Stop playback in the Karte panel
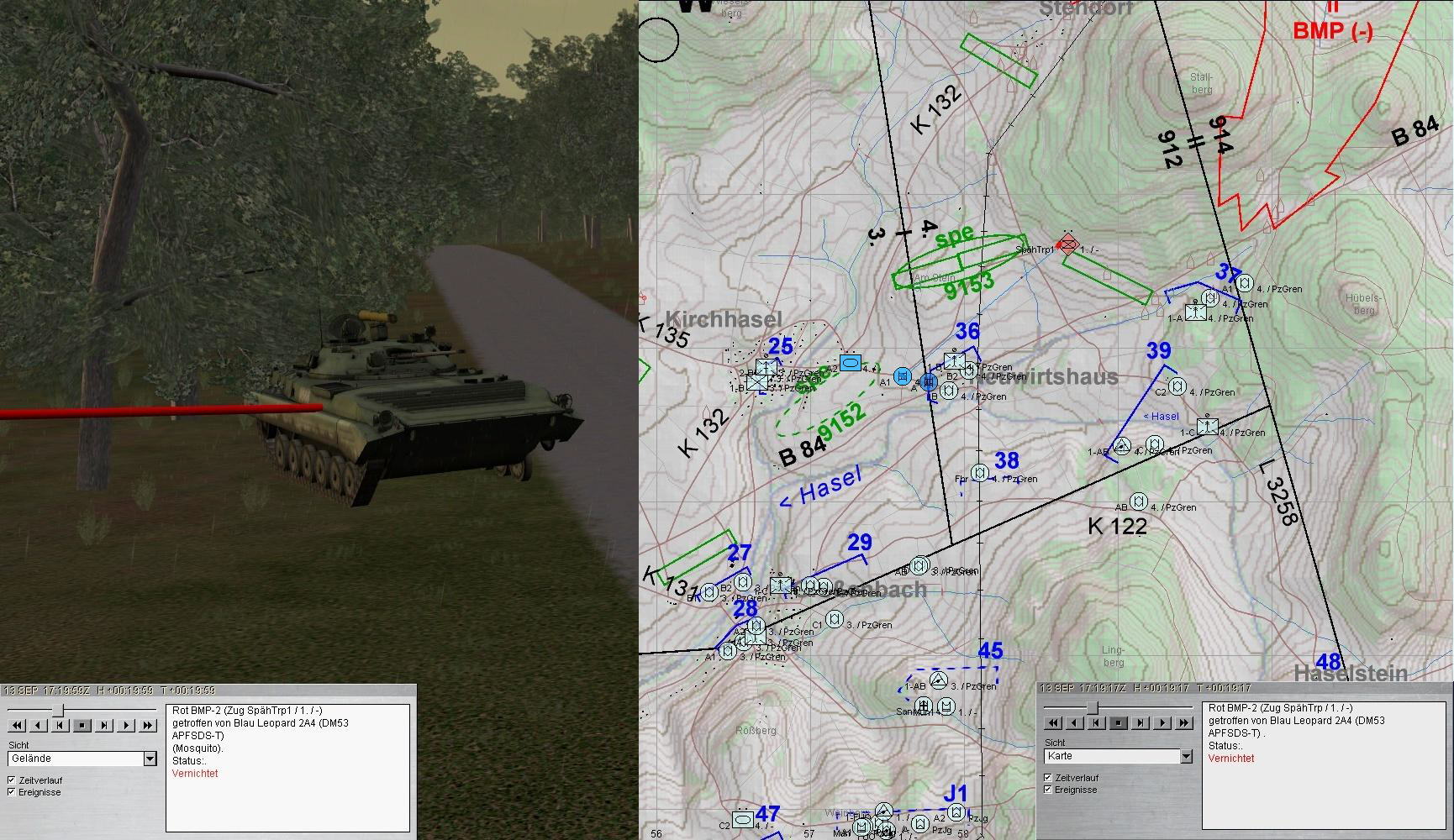1454x840 pixels. click(1119, 722)
